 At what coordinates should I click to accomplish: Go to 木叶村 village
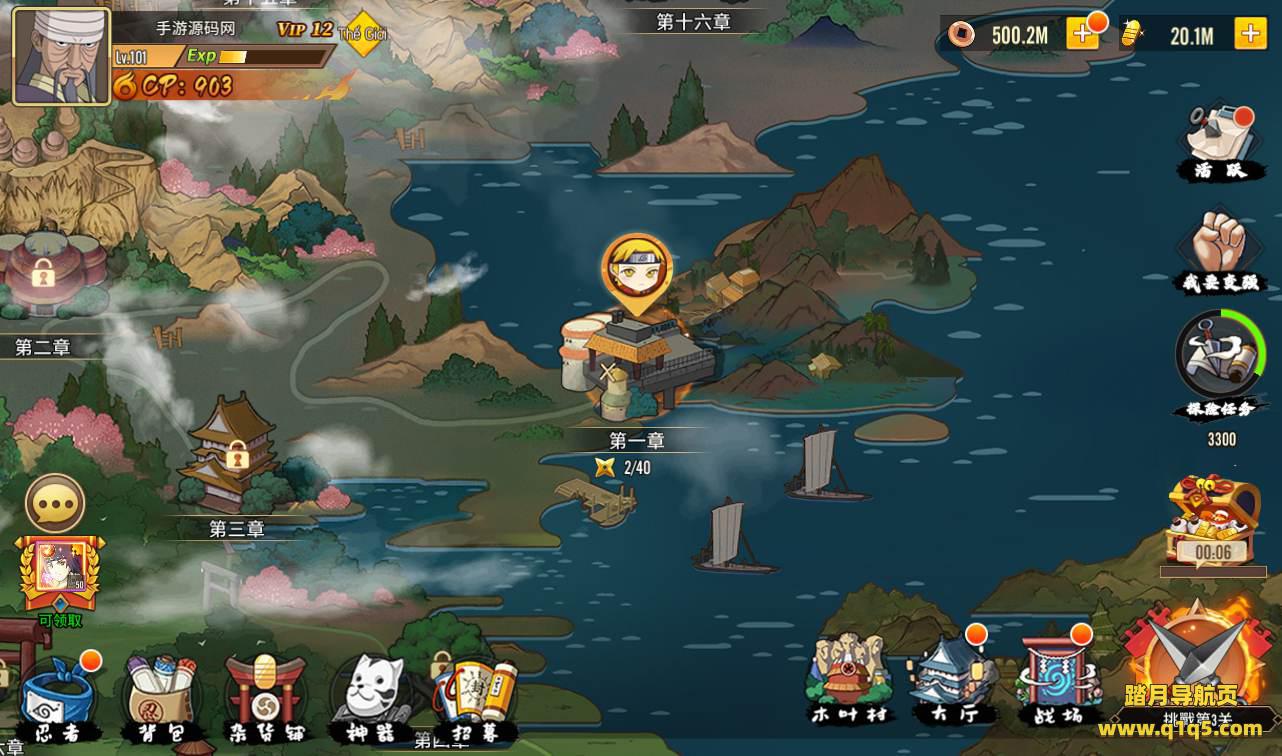(x=847, y=675)
